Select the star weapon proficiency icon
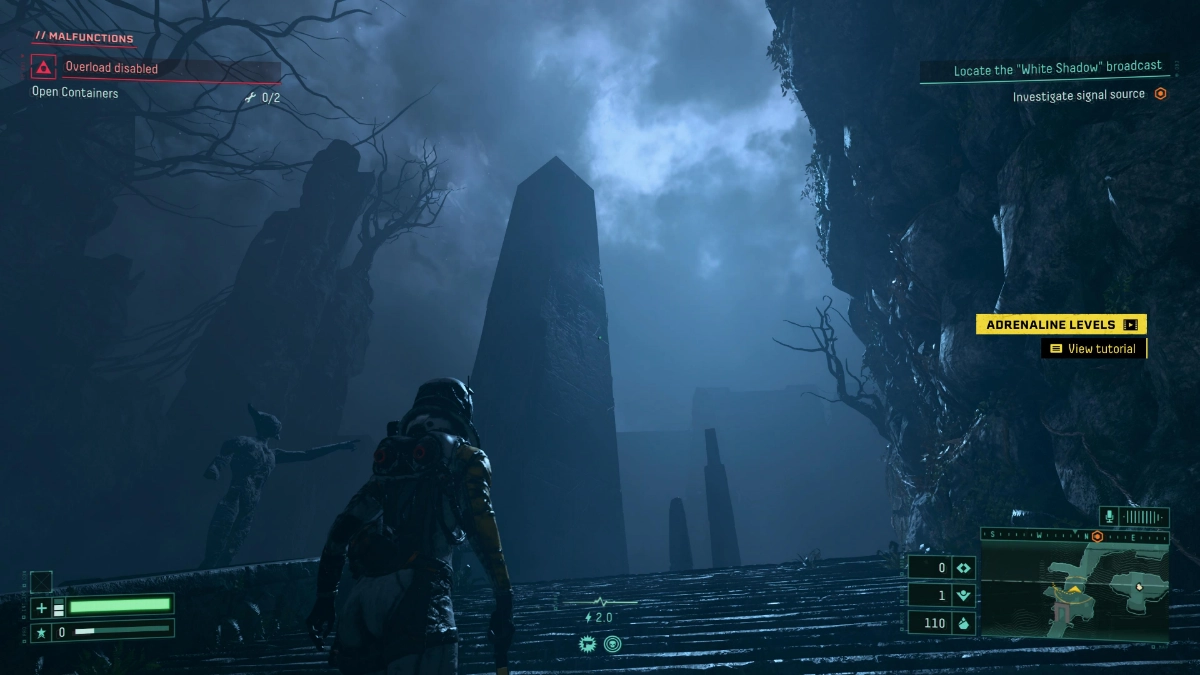Image resolution: width=1200 pixels, height=675 pixels. pos(41,632)
